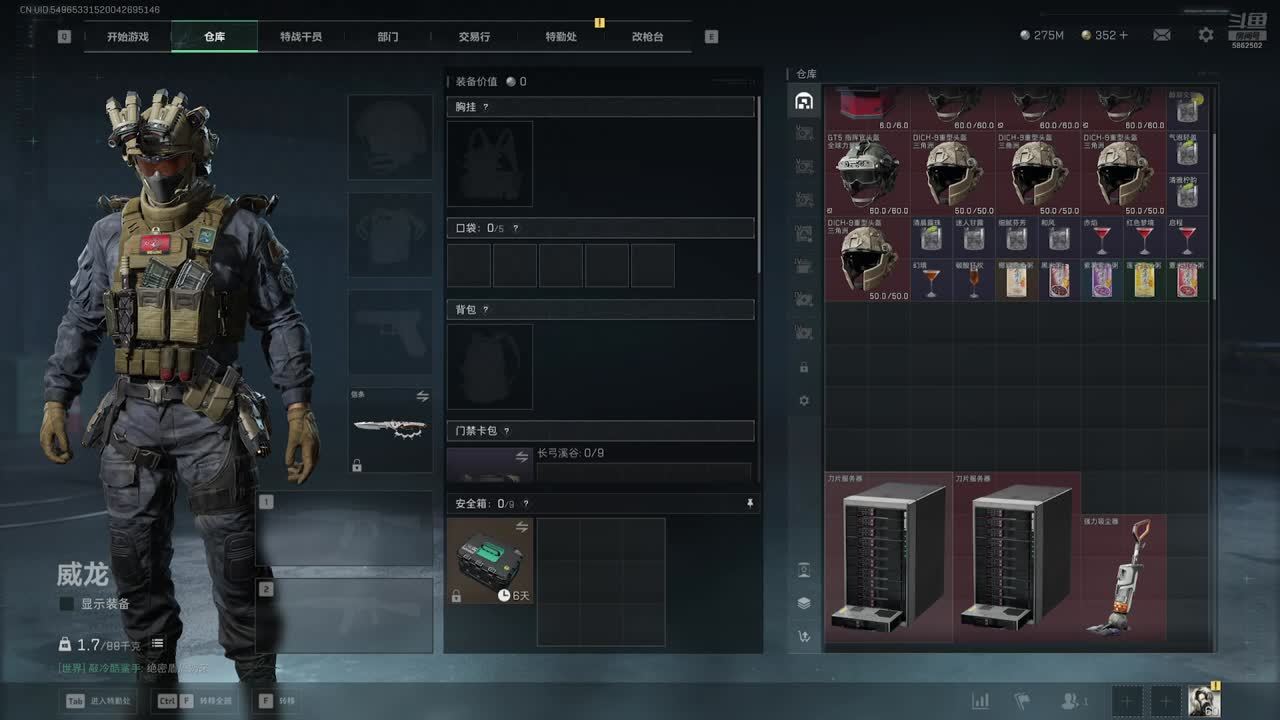Select the GT5 command helmet in storage
Screen dimensions: 1280x720
tap(867, 174)
